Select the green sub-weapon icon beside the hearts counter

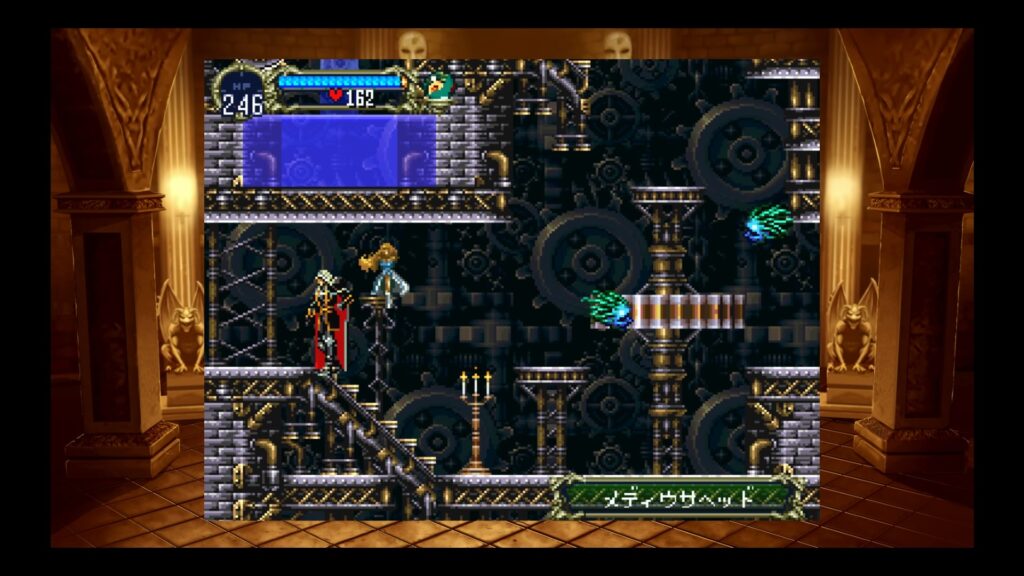pos(437,86)
